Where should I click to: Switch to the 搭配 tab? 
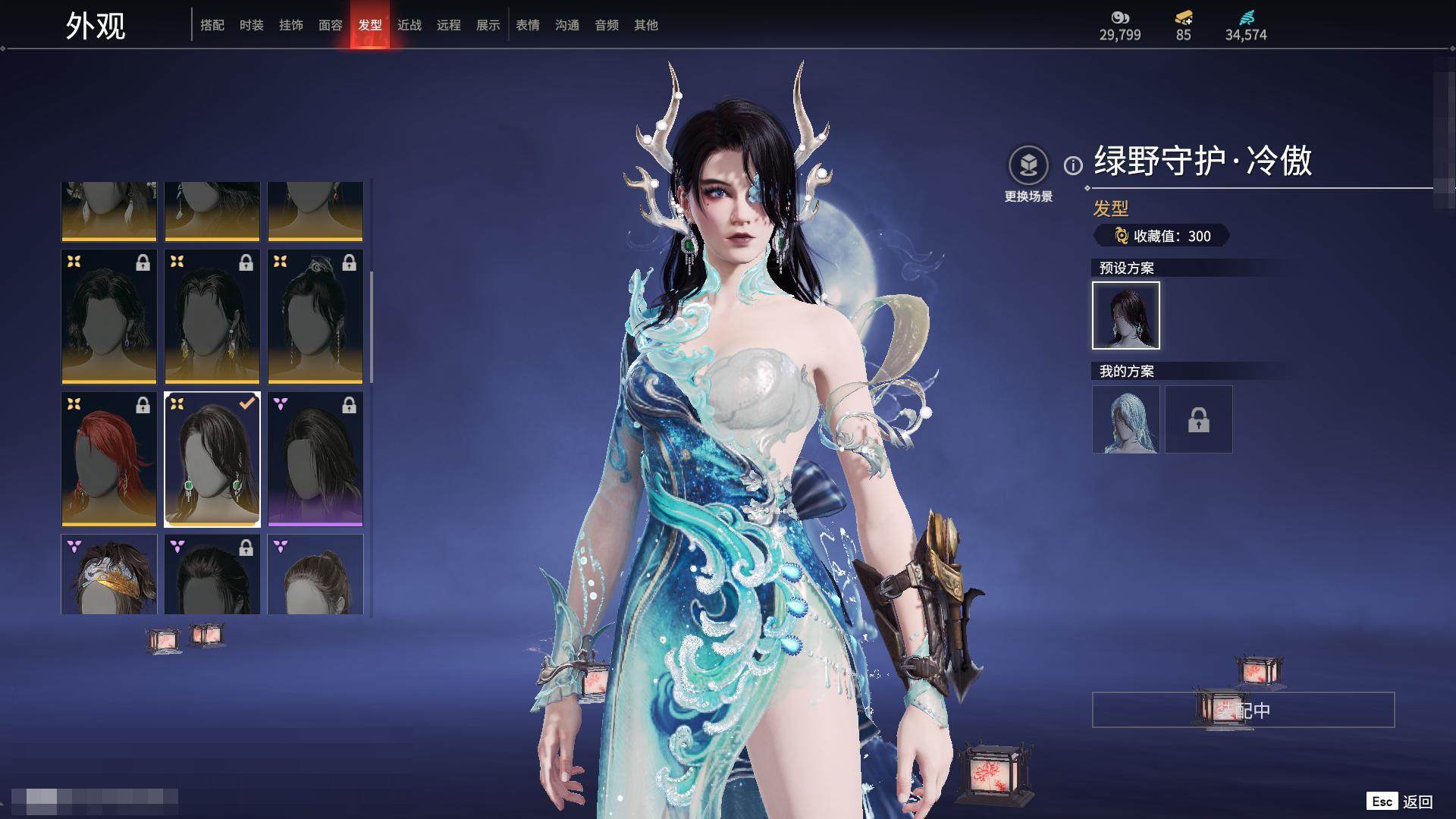pyautogui.click(x=212, y=25)
